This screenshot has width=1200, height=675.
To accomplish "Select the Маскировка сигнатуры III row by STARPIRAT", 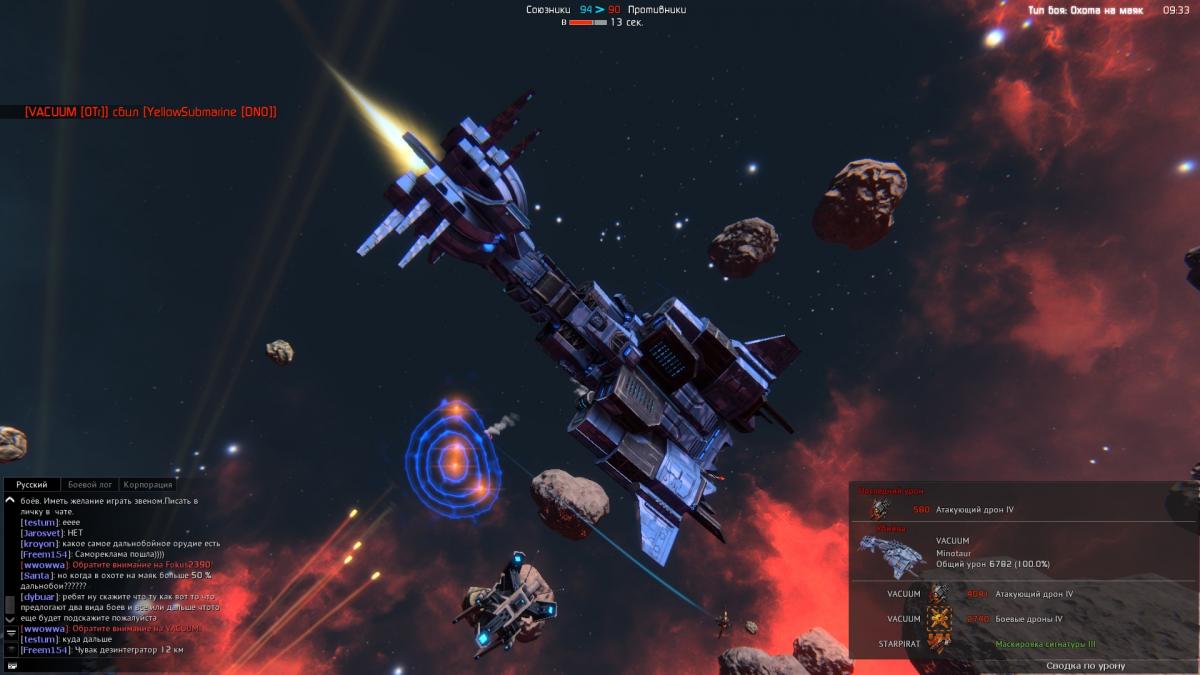I will (x=1045, y=644).
